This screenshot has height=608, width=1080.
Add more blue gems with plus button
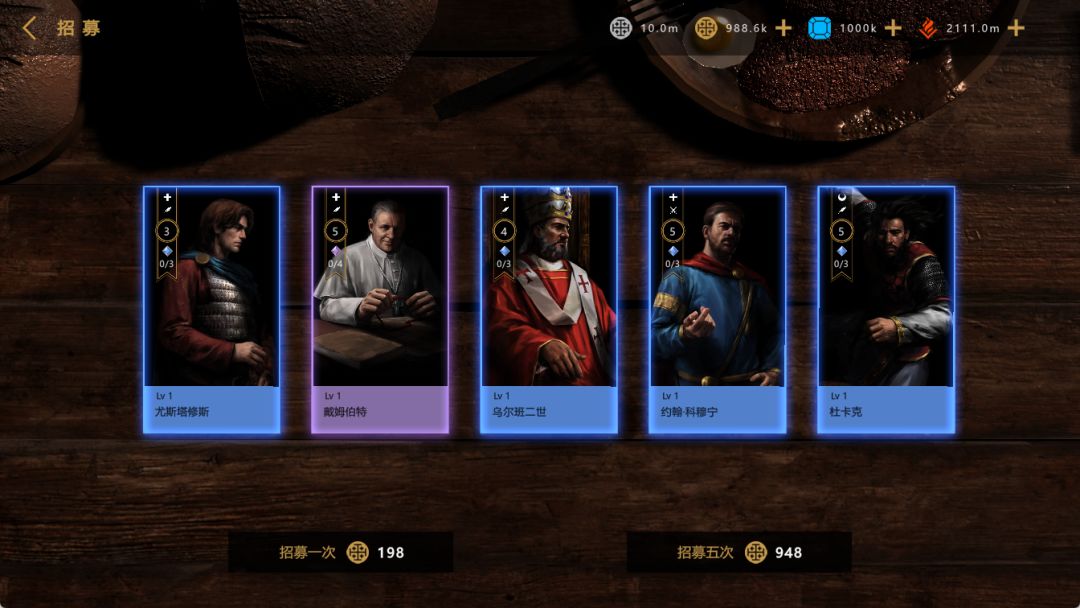[893, 28]
